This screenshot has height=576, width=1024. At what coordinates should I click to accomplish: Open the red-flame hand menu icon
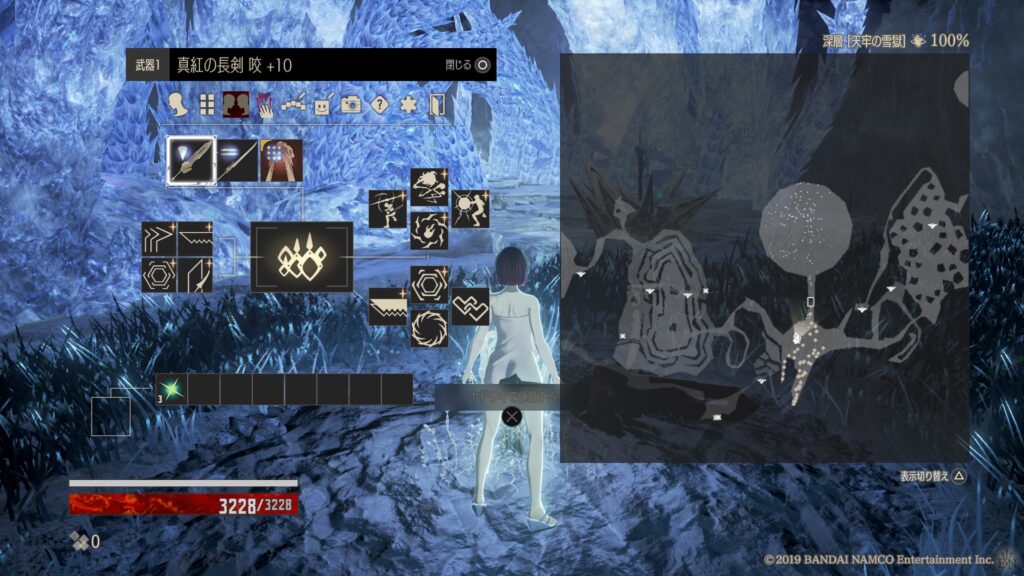click(265, 104)
